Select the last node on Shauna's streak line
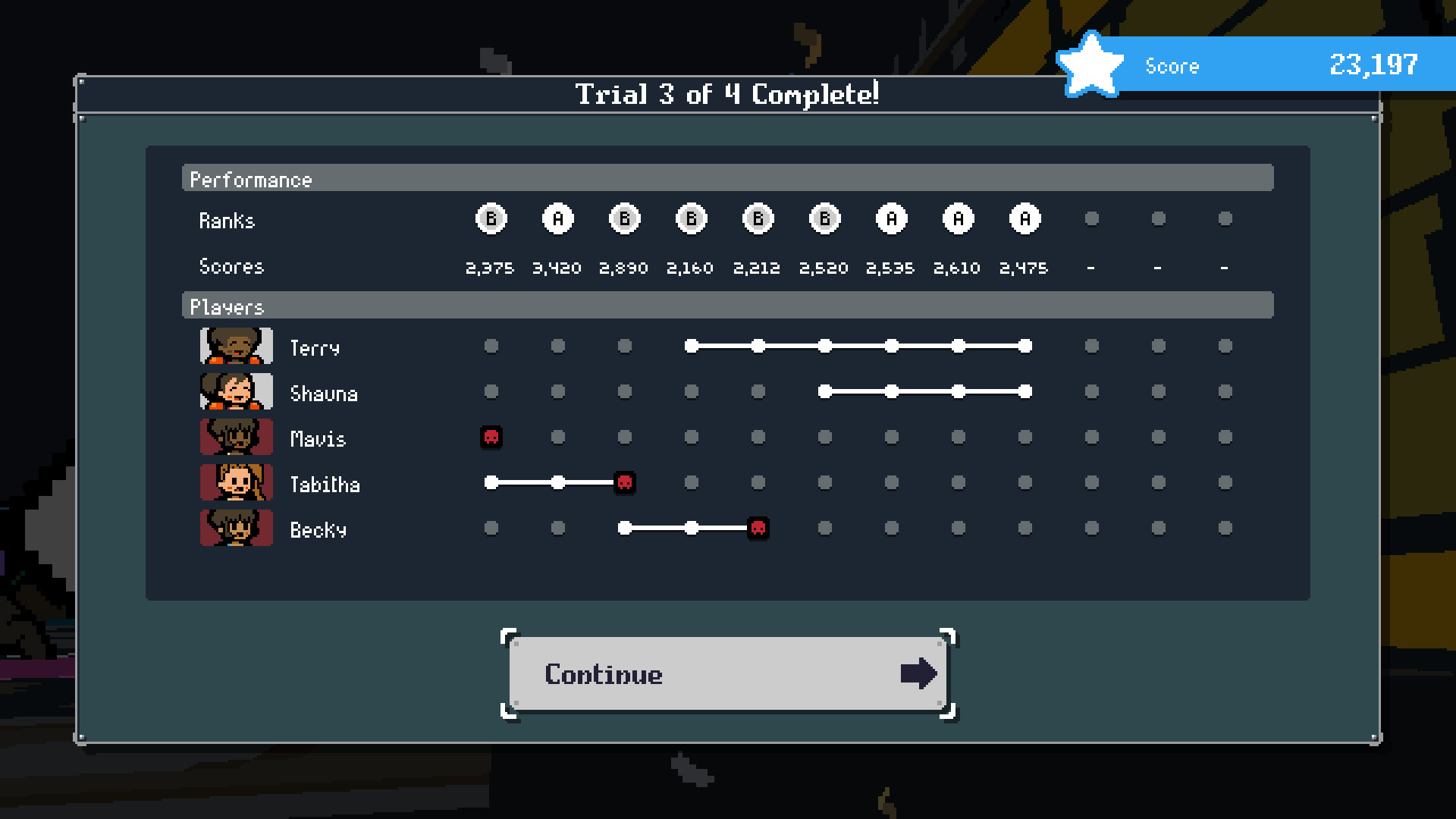The image size is (1456, 819). 1024,391
